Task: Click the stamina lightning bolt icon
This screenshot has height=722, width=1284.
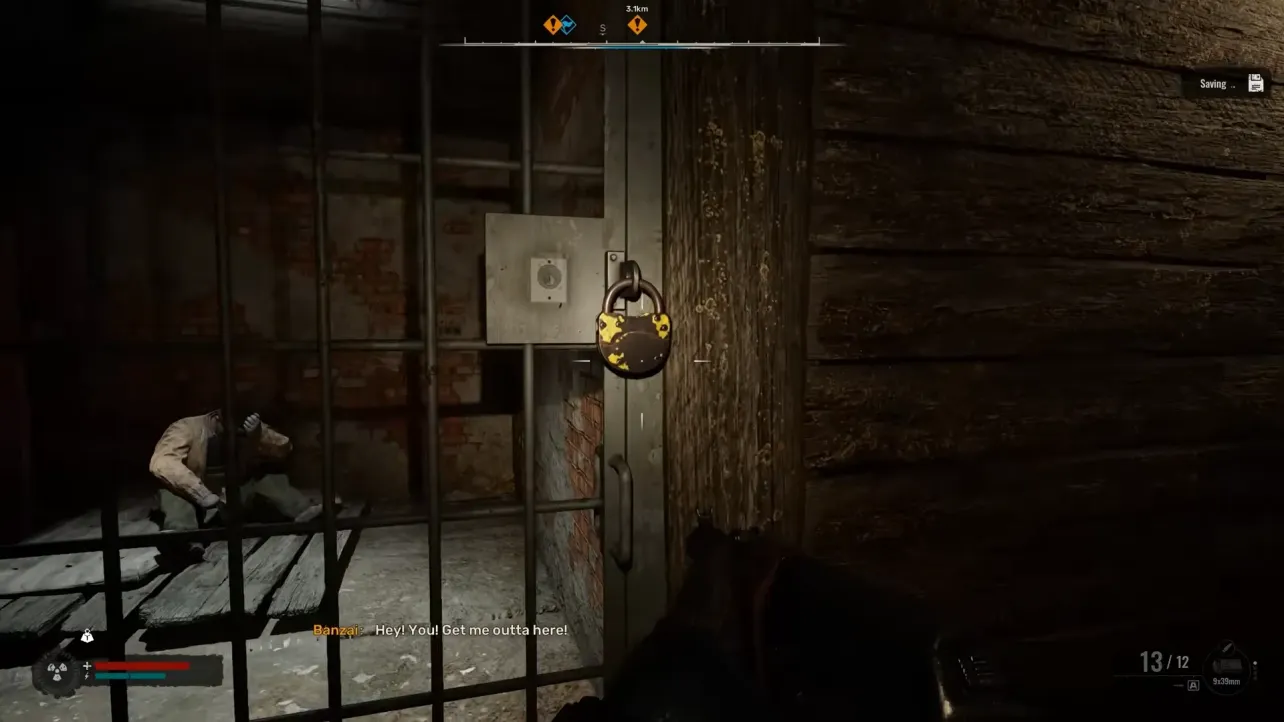Action: tap(87, 676)
